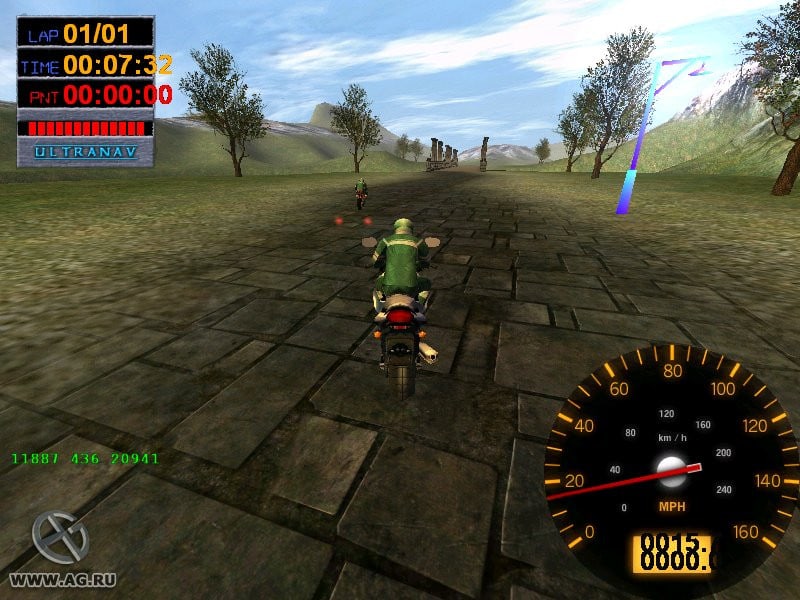Click the ULTRANAV panel label

click(86, 152)
